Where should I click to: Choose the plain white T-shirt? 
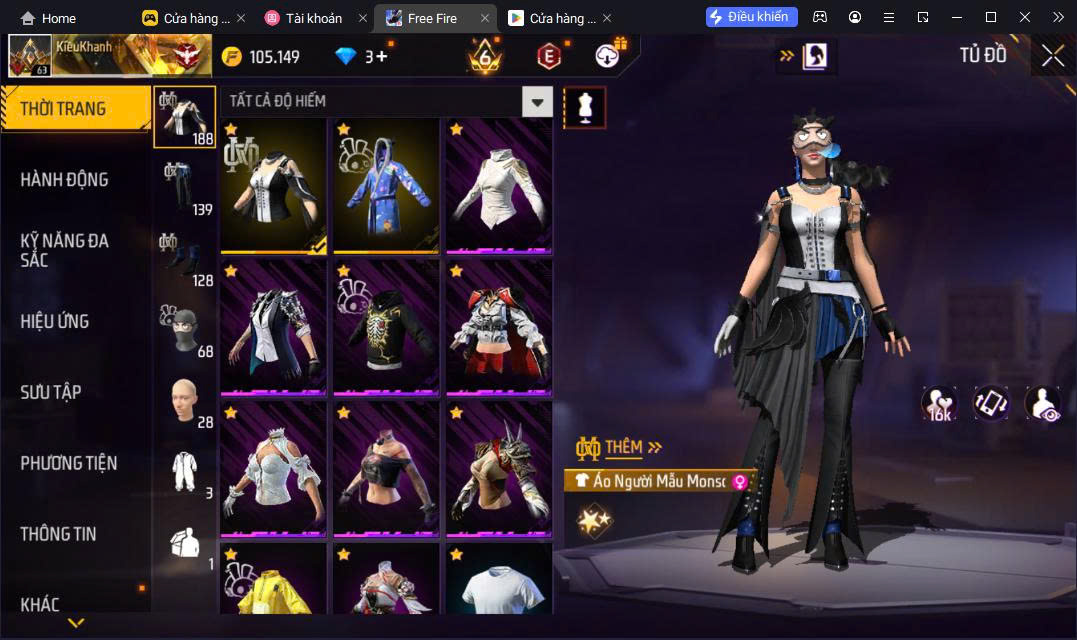point(499,580)
